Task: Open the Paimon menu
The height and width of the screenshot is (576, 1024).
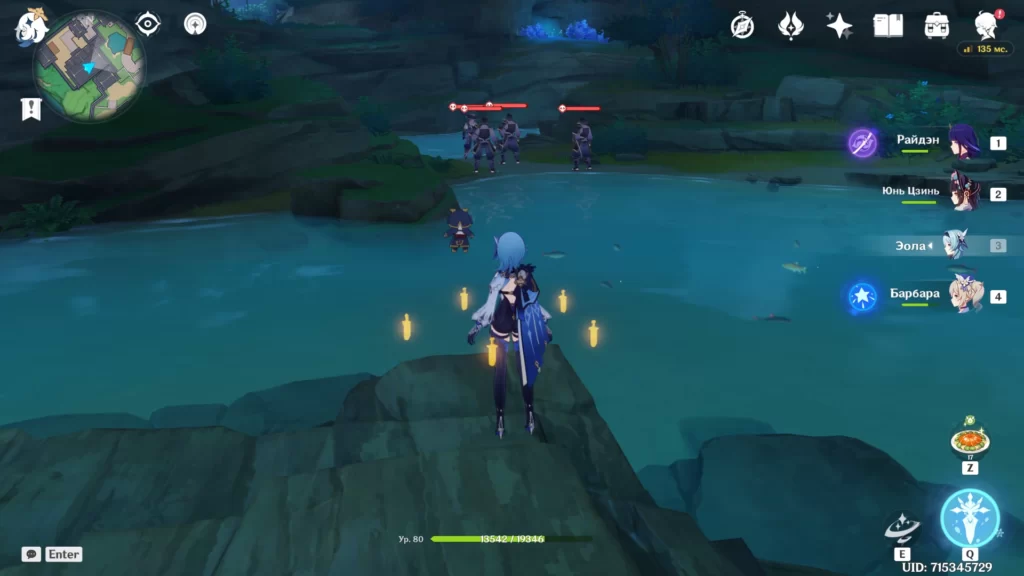Action: point(31,25)
